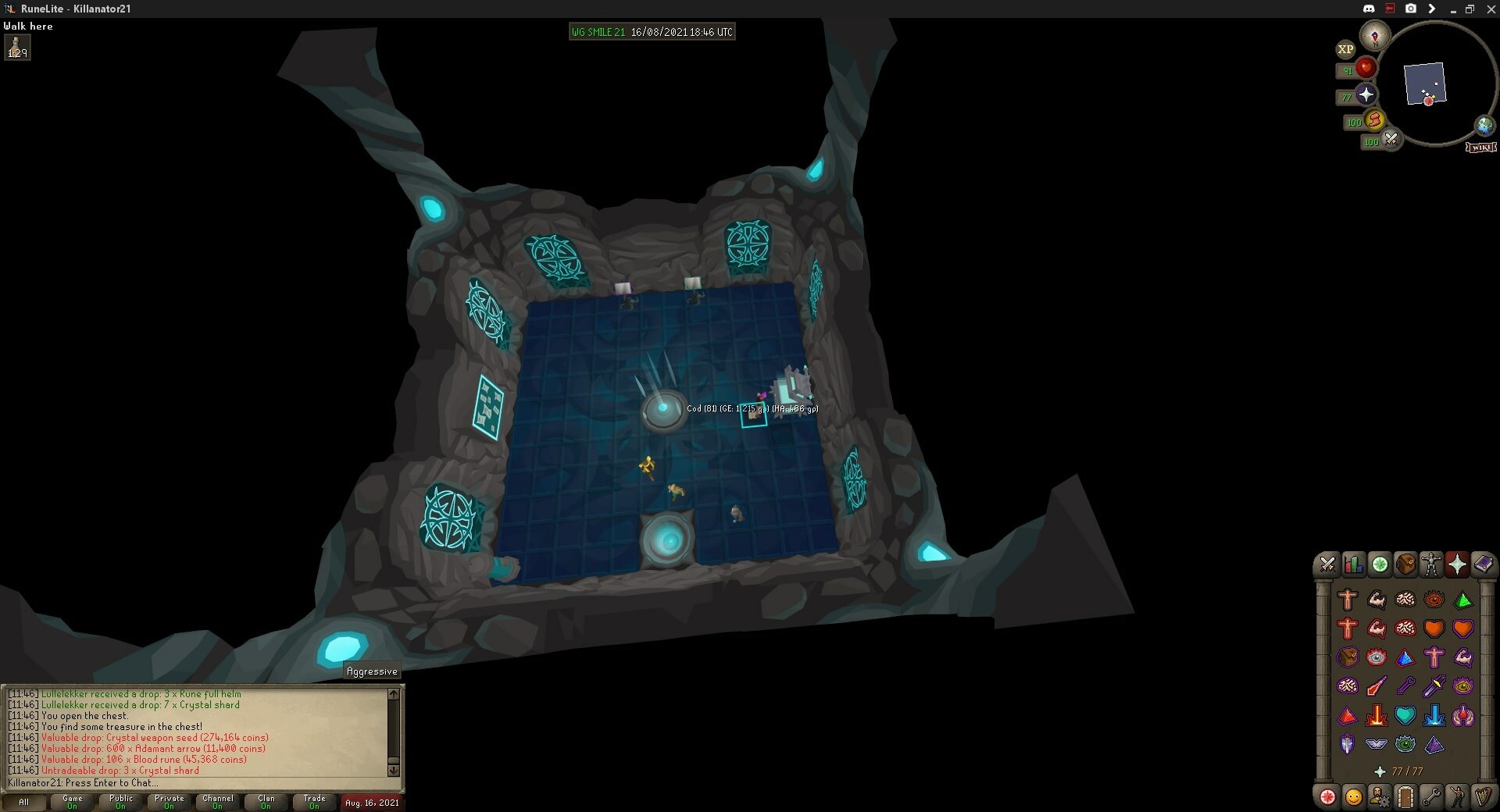This screenshot has height=812, width=1500.
Task: Show the Worn Equipment tab
Action: pos(1431,564)
